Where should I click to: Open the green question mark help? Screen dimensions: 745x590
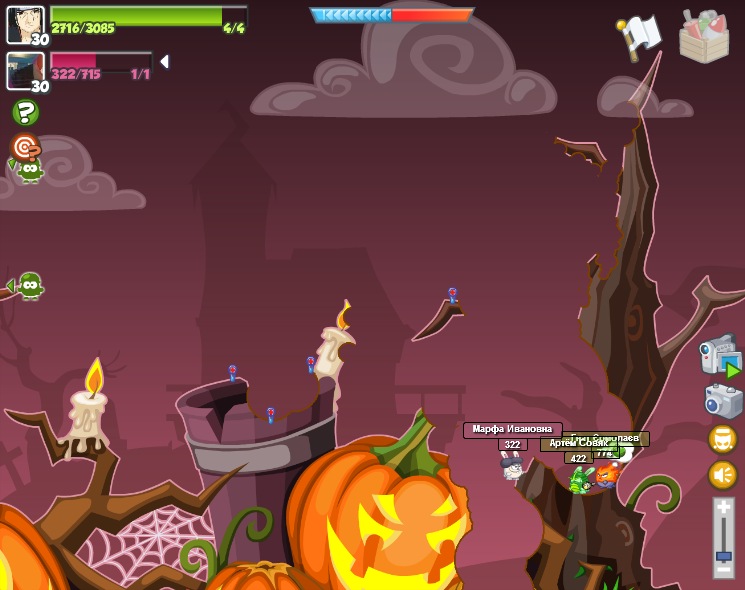point(26,112)
